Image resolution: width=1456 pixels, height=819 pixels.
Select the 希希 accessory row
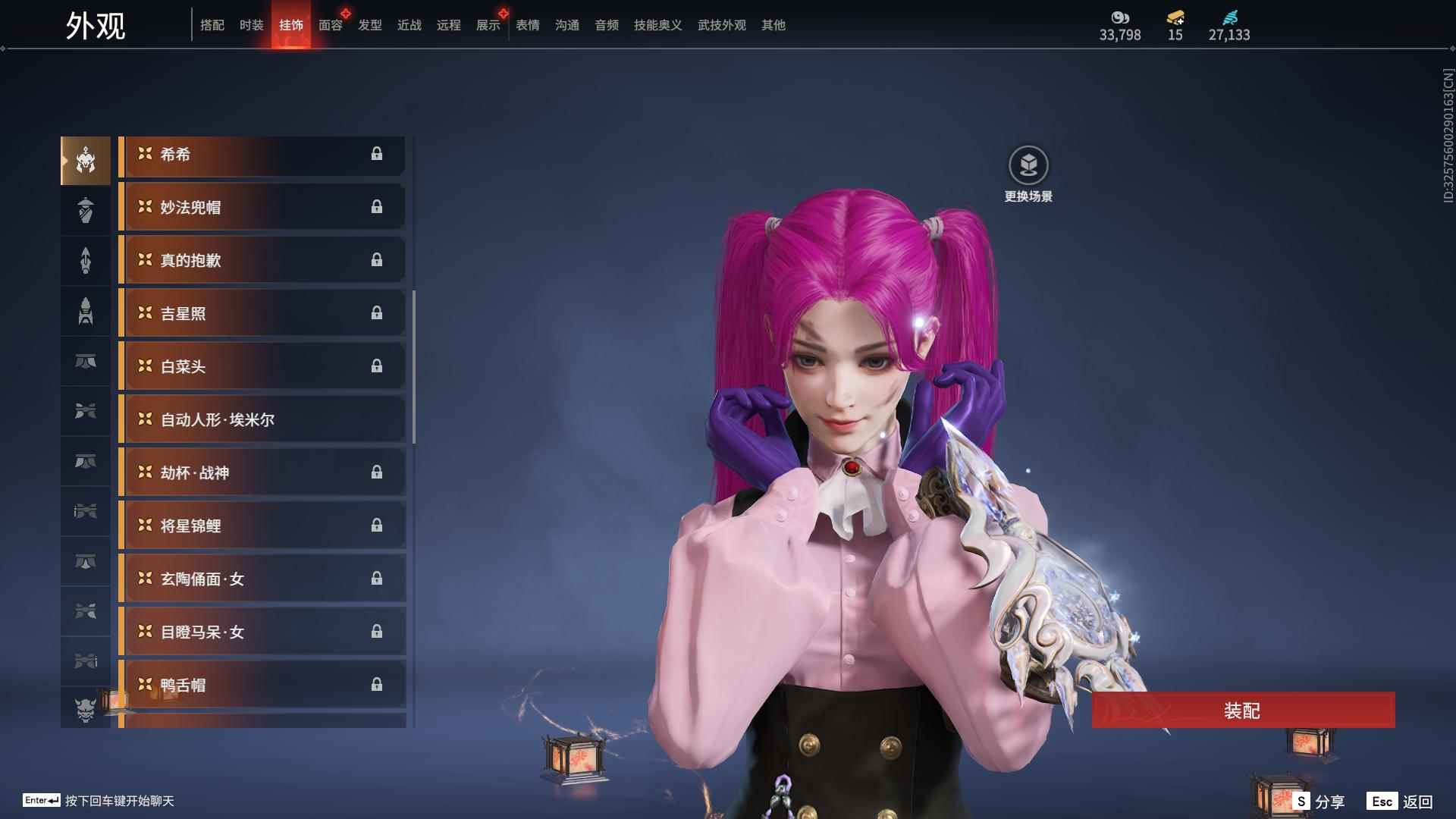[262, 155]
